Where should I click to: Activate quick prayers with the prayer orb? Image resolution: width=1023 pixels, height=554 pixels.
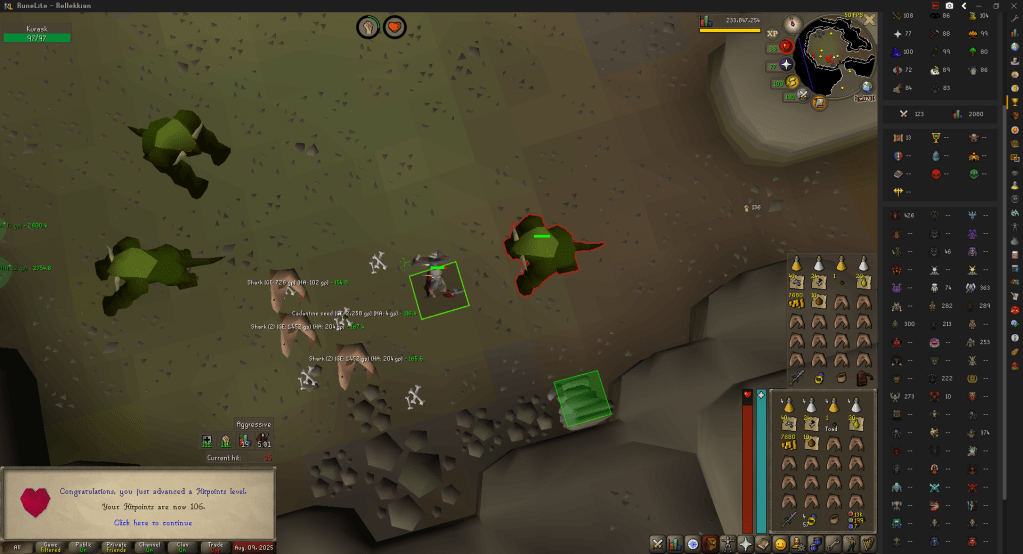point(786,63)
